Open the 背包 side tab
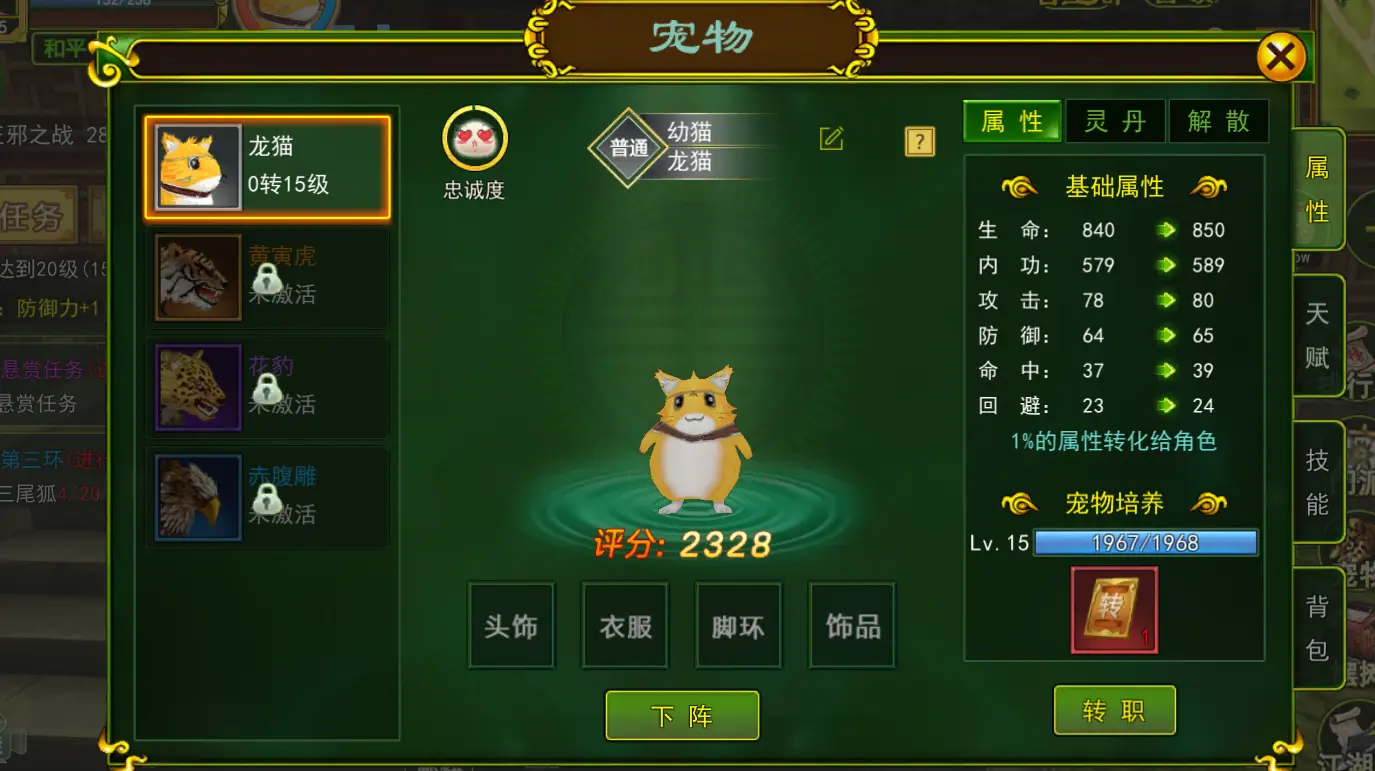1375x771 pixels. (1318, 630)
